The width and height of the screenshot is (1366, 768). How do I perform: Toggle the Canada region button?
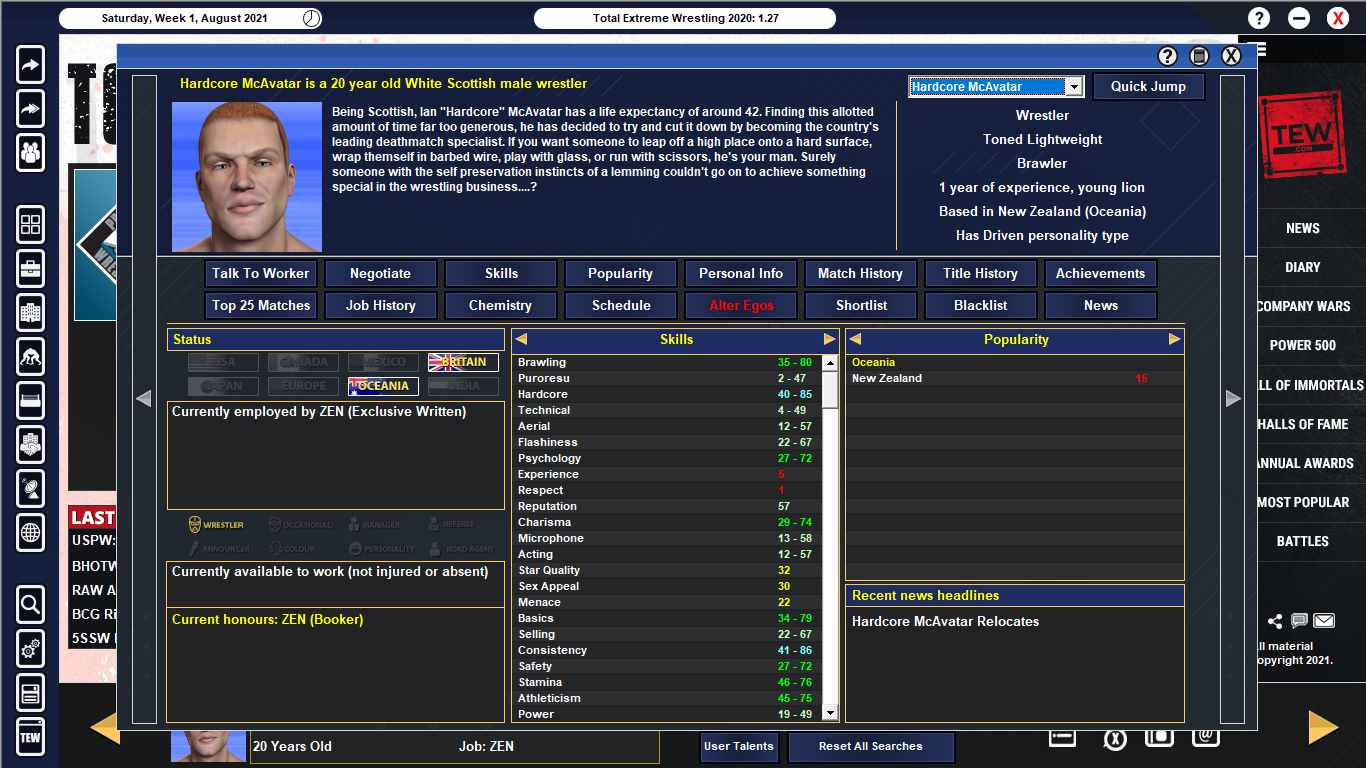[302, 364]
